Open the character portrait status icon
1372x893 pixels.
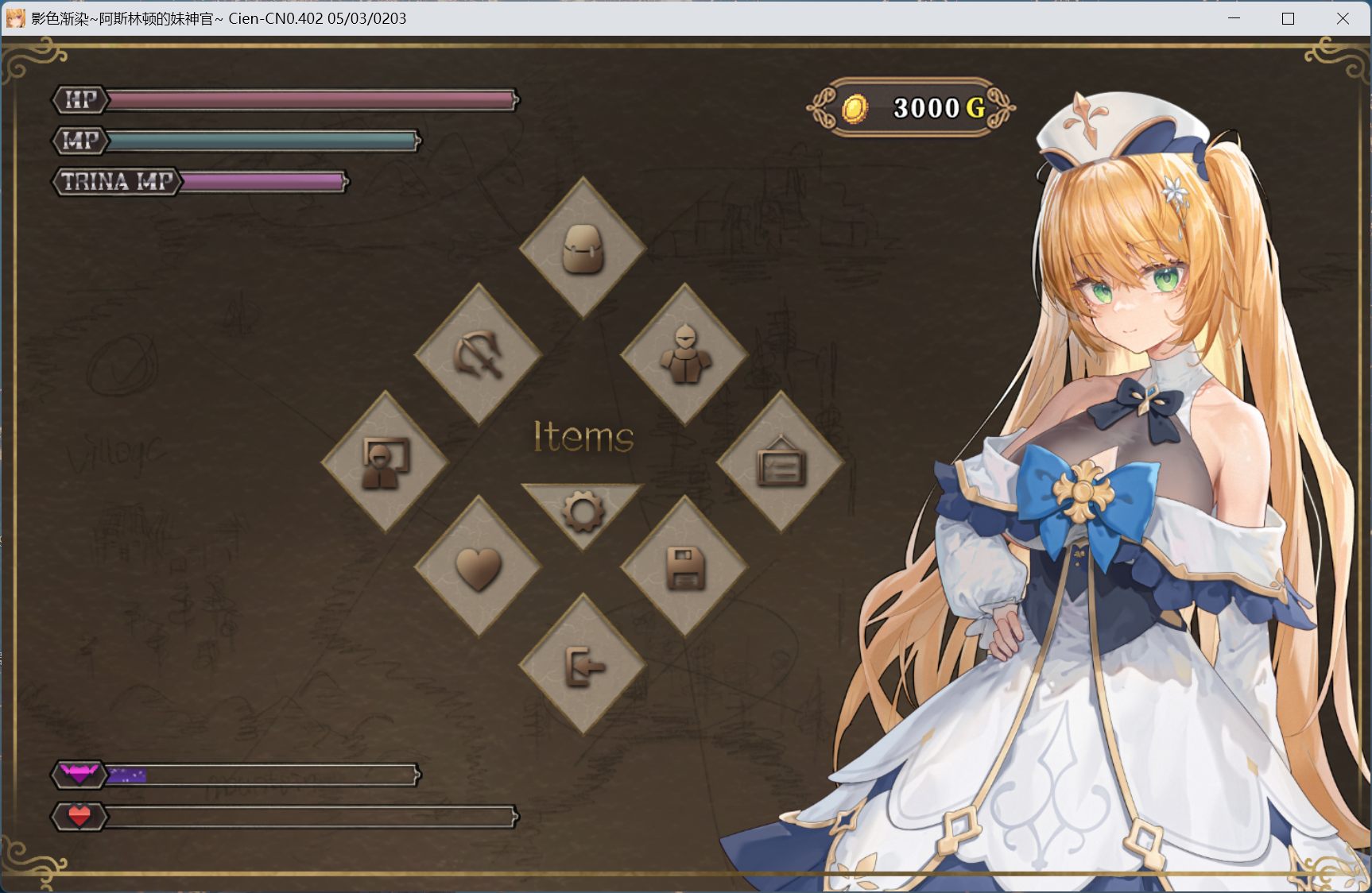(386, 461)
